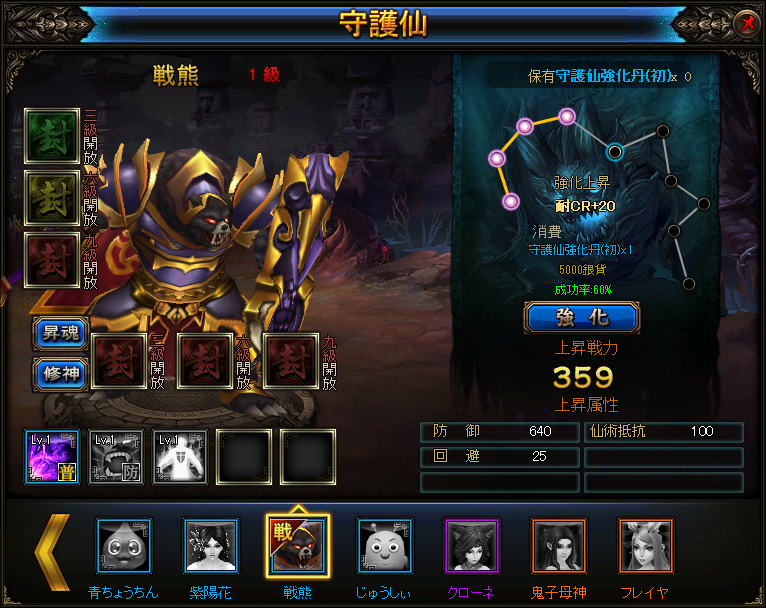Click the green sealed 封 slot
Image resolution: width=766 pixels, height=608 pixels.
click(51, 135)
